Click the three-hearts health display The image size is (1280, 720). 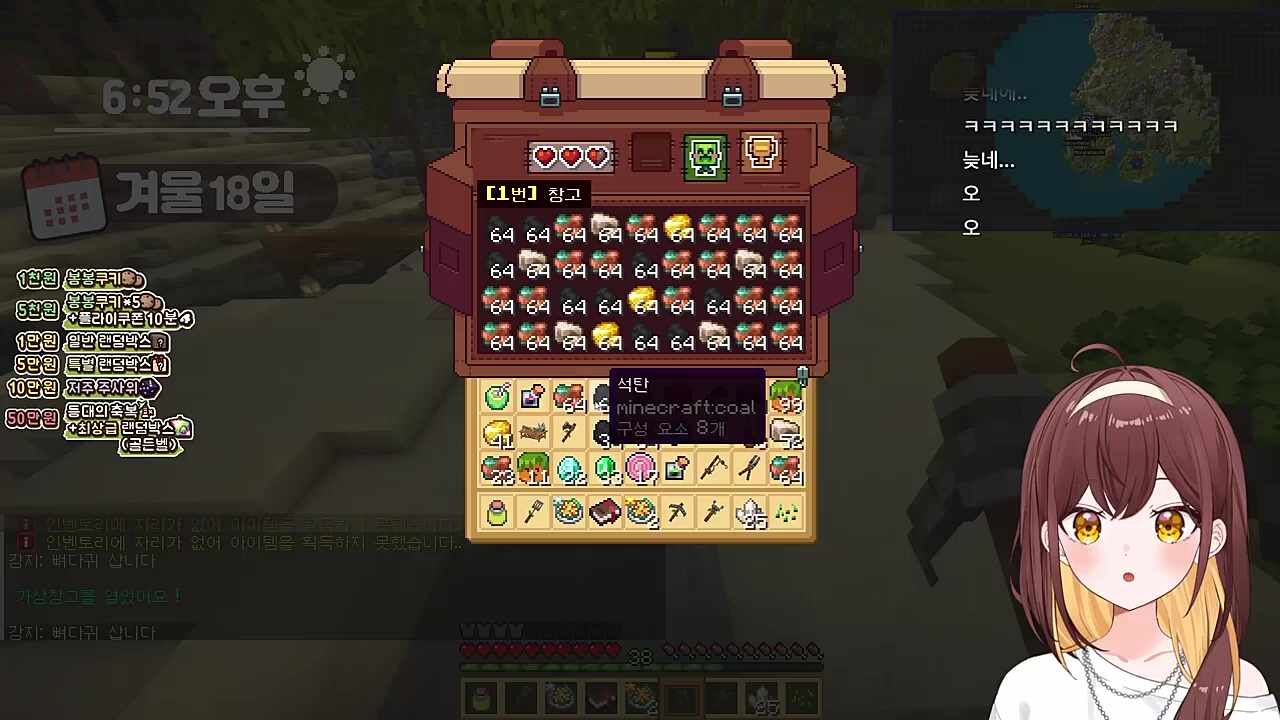click(571, 156)
